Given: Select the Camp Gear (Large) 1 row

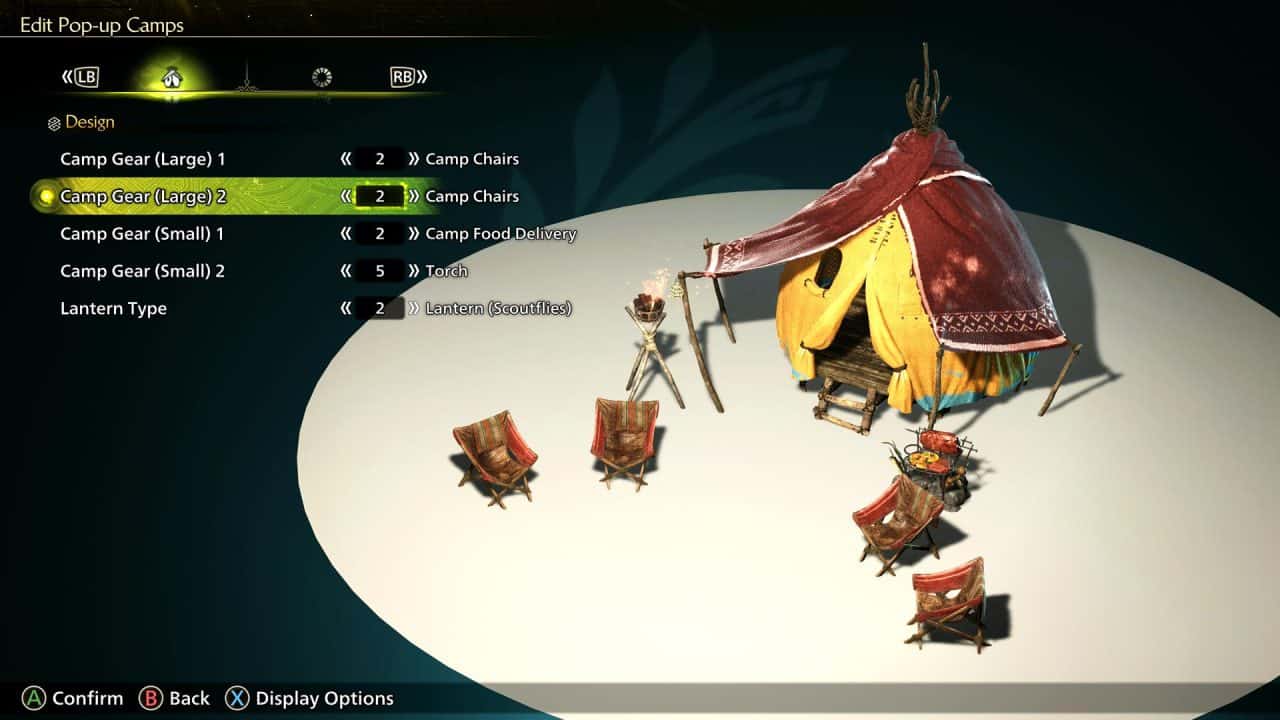Looking at the screenshot, I should point(142,158).
